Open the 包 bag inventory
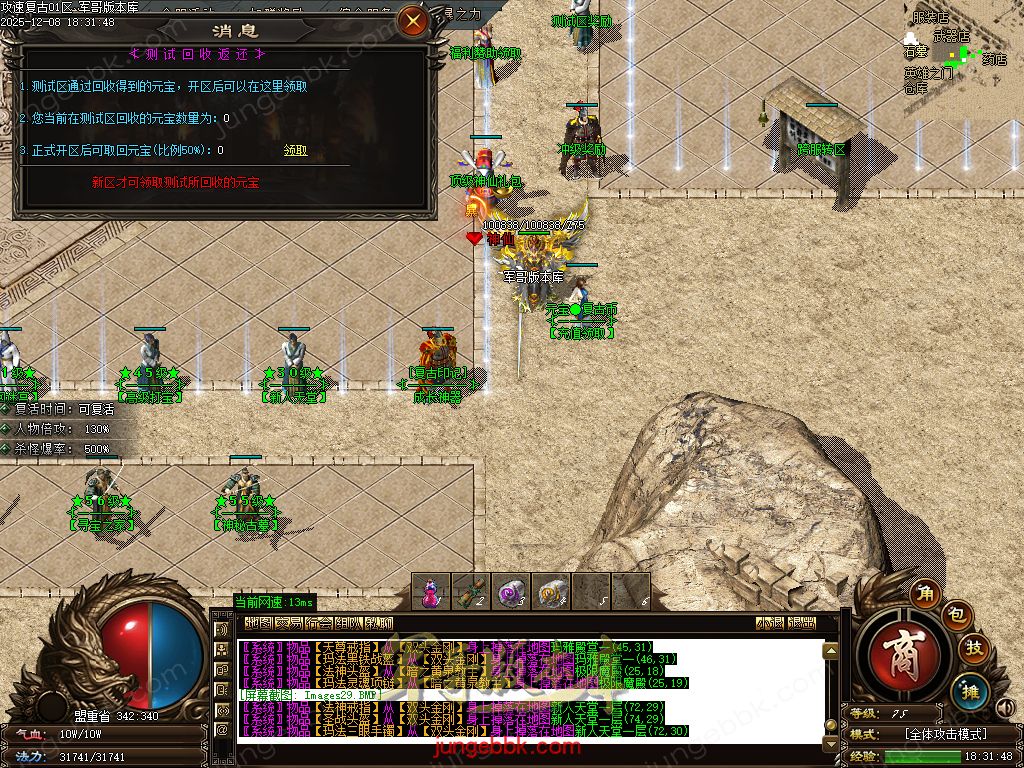 tap(957, 614)
